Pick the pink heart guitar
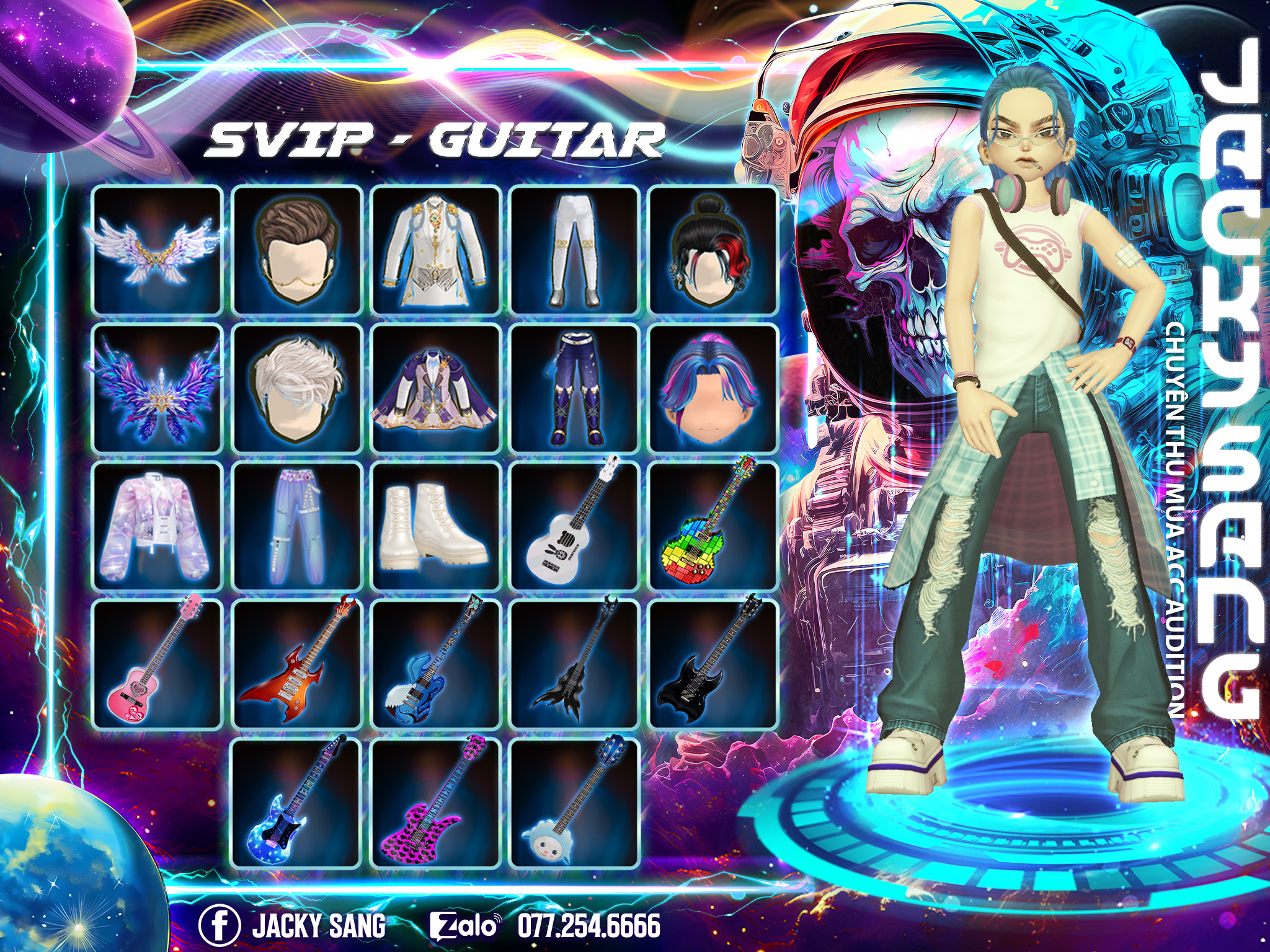This screenshot has height=952, width=1270. (x=157, y=664)
